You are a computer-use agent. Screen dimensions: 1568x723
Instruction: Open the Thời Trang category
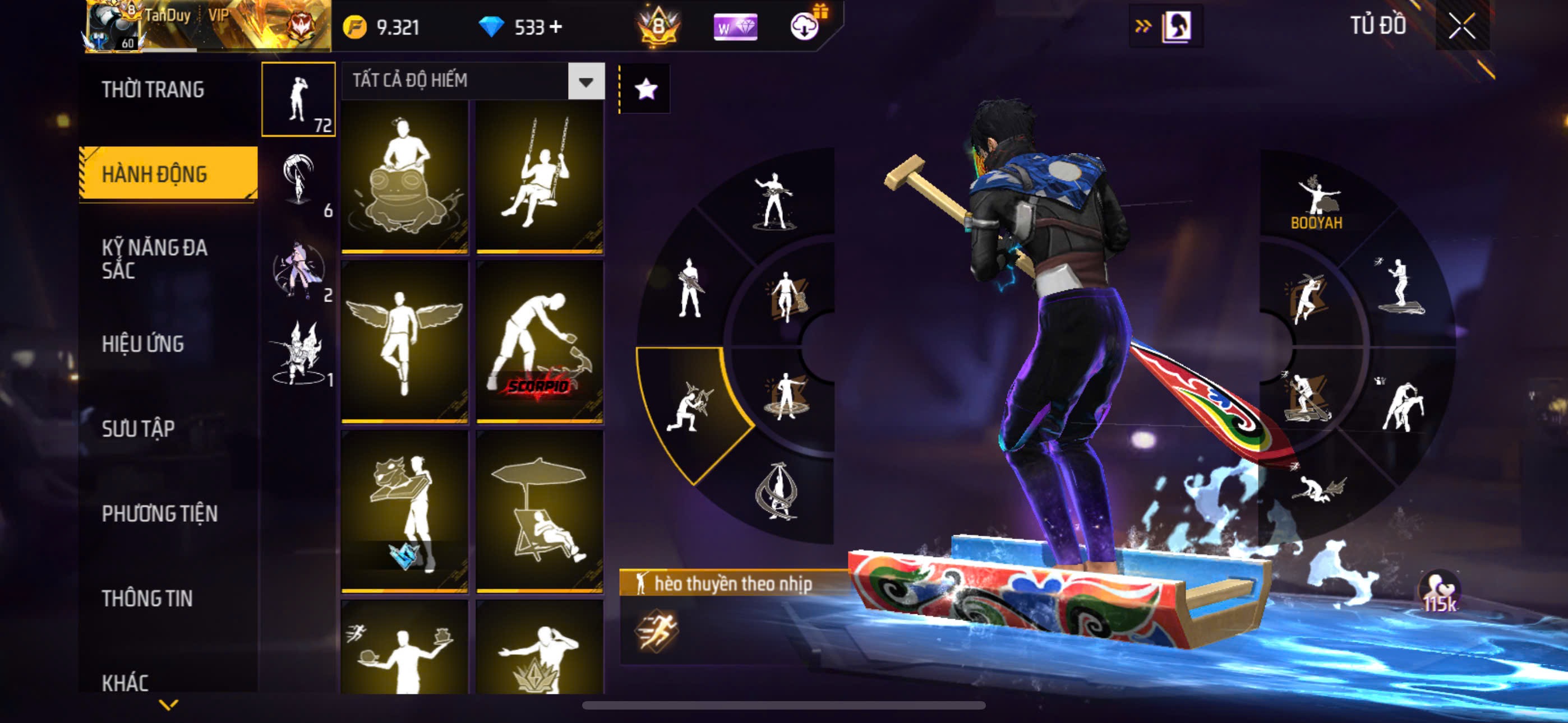153,90
